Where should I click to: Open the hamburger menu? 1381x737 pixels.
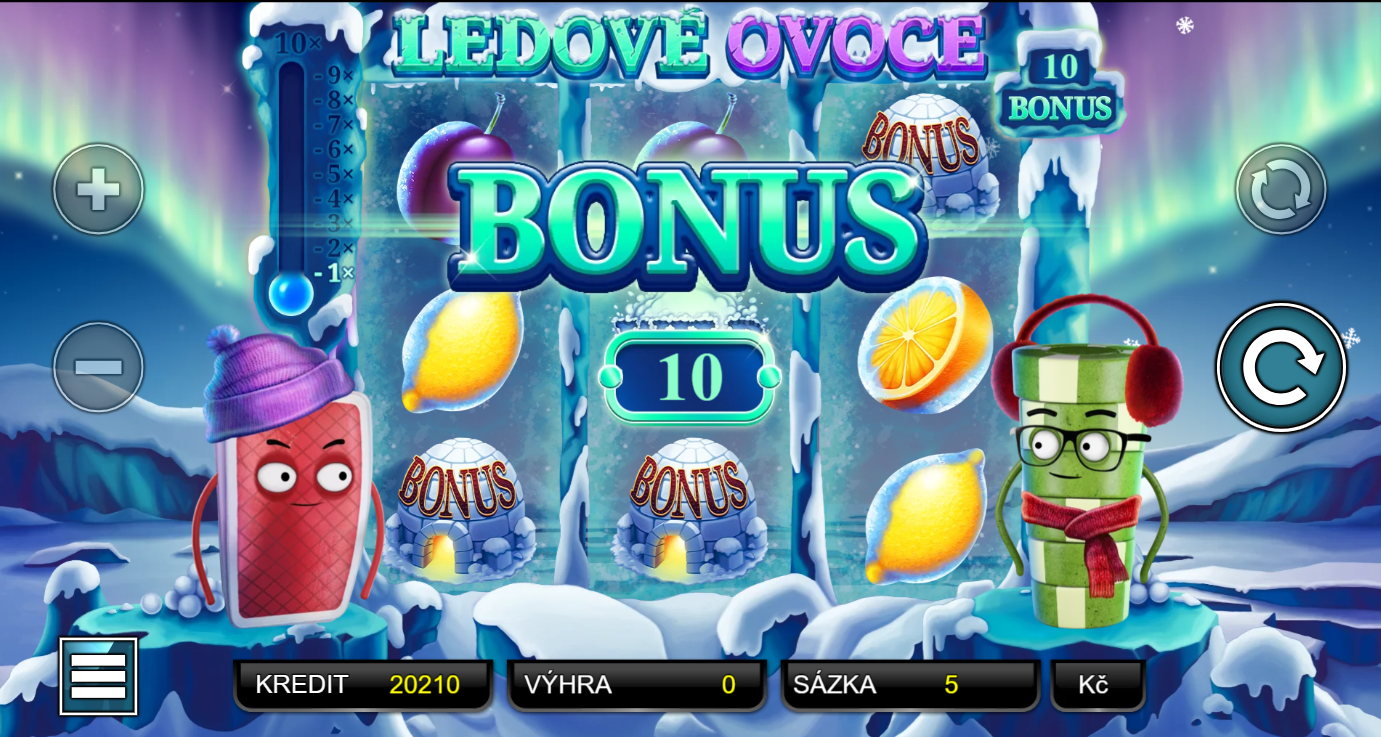coord(98,676)
